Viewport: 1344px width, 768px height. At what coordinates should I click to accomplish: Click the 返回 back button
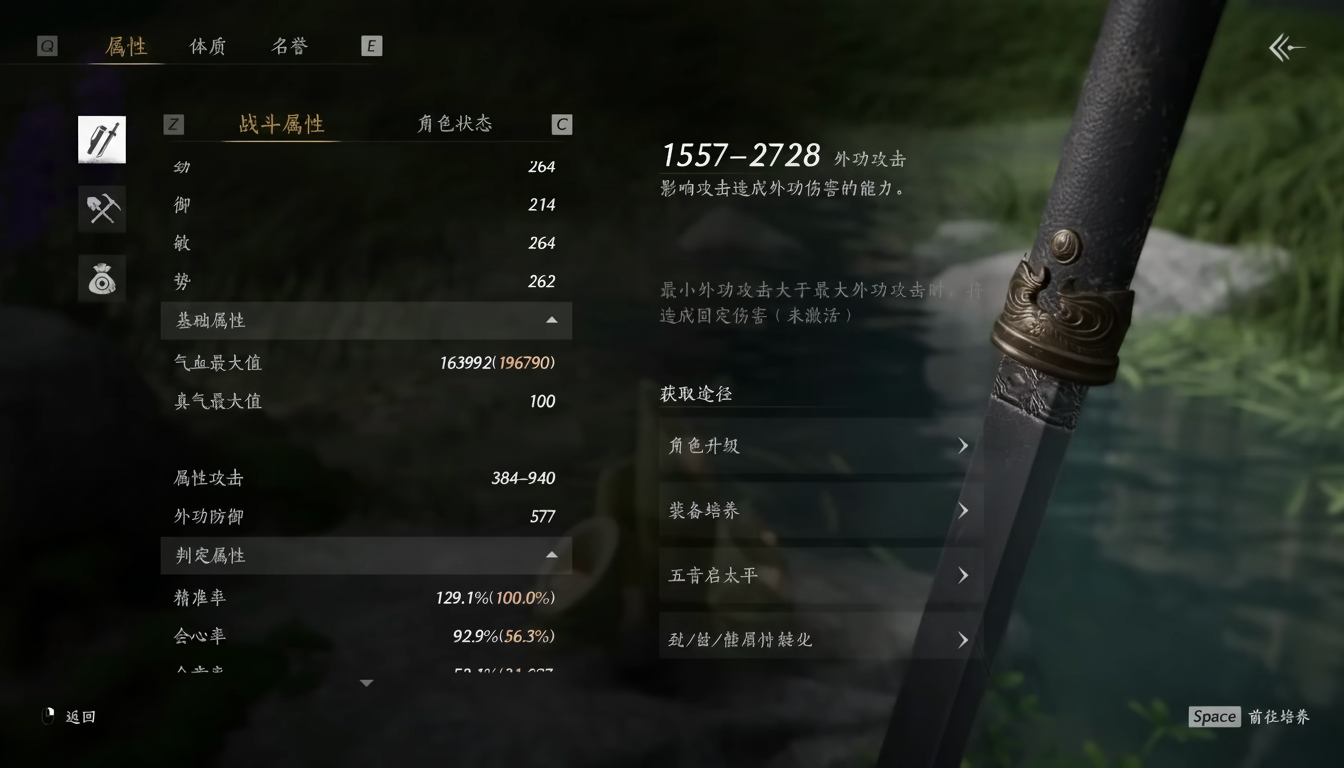click(x=64, y=716)
